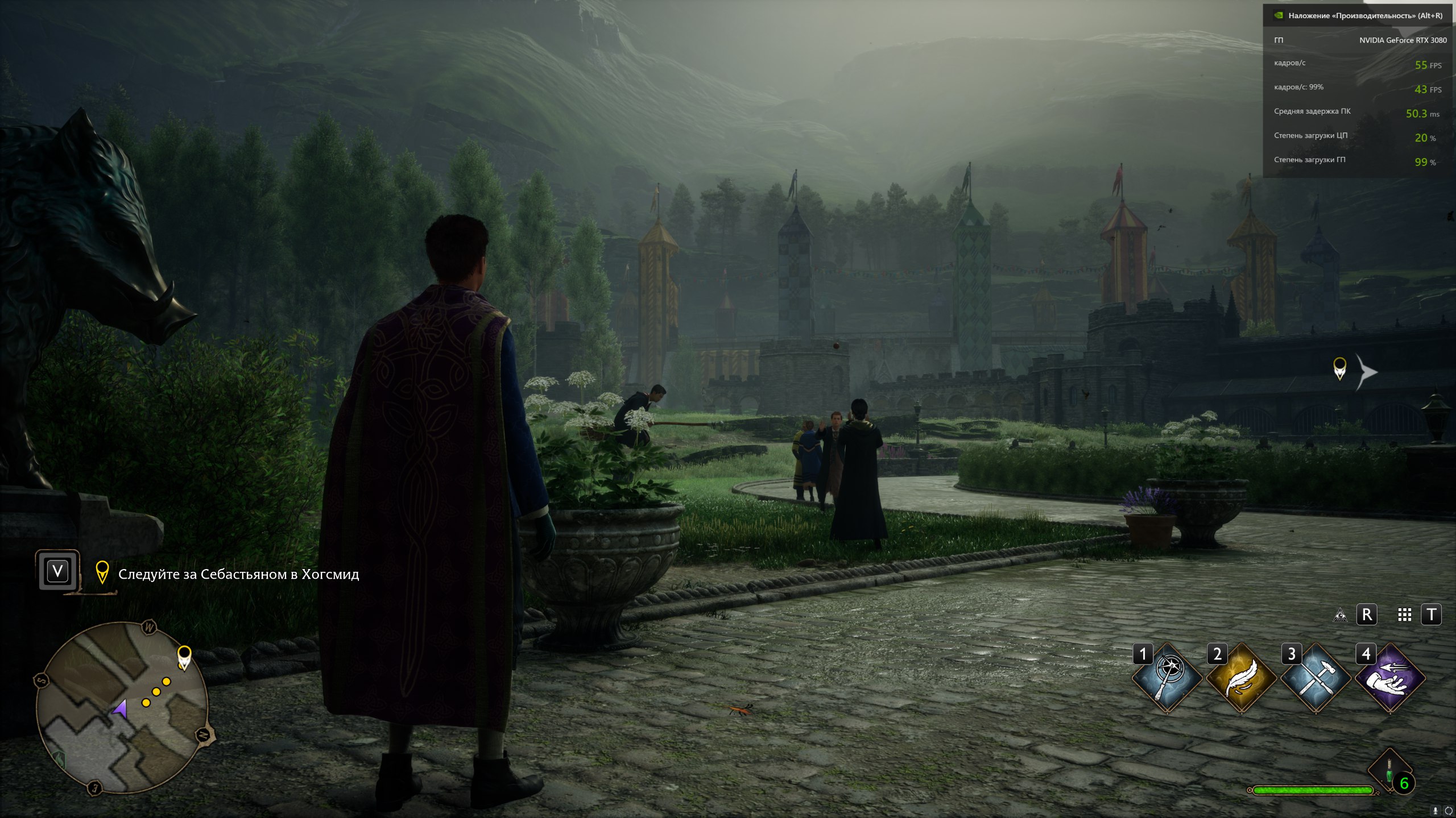Toggle the microphone icon in the corner
This screenshot has width=1456, height=818.
click(x=1436, y=811)
